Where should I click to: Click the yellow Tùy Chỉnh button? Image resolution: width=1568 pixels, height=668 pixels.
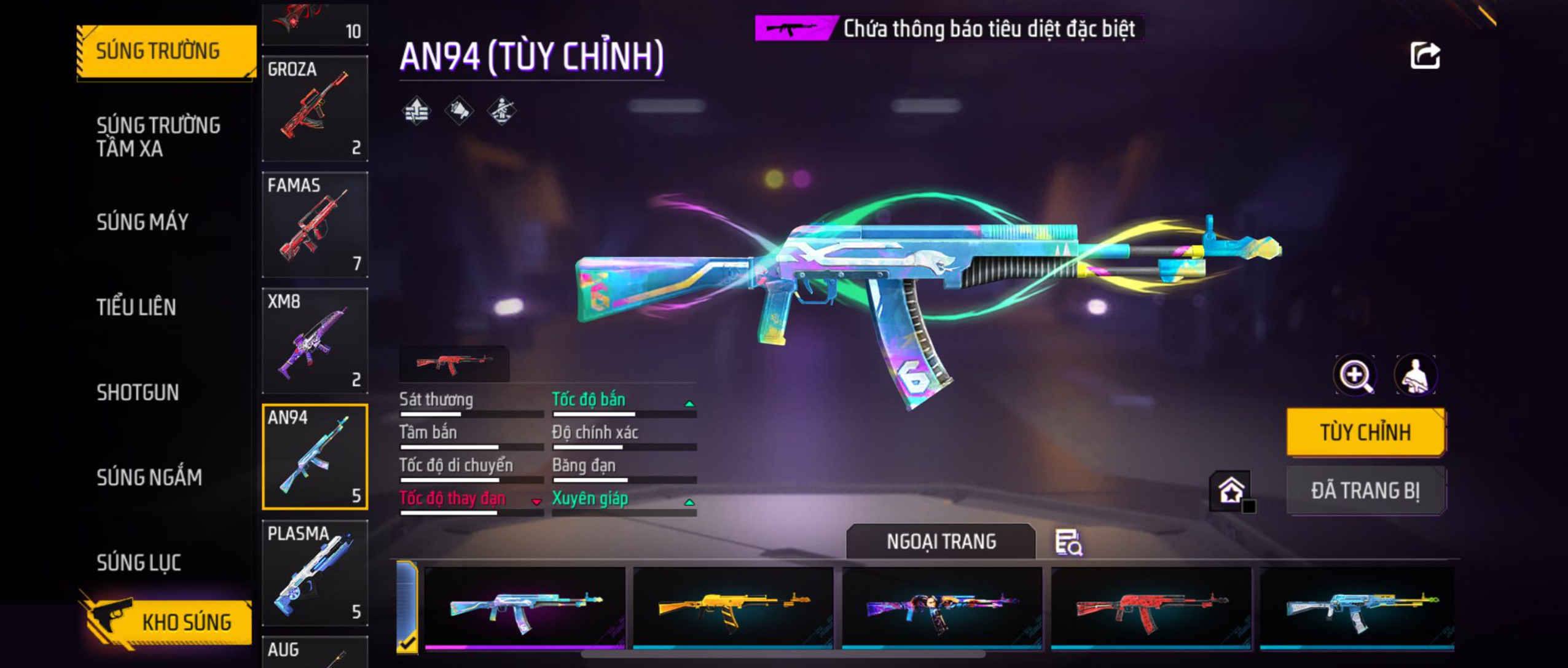1365,432
